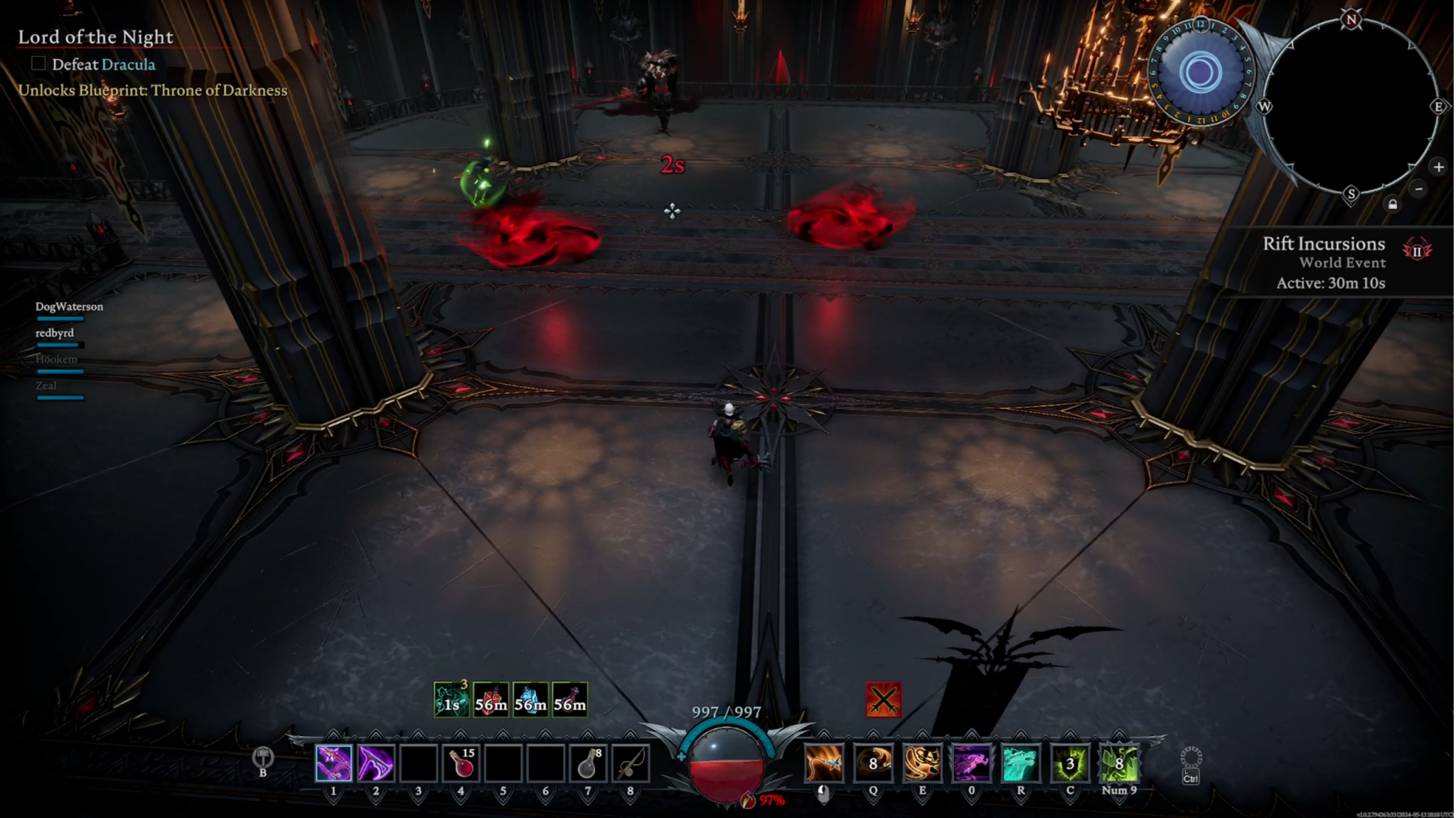Select DogWaterson in the party list
The width and height of the screenshot is (1456, 818).
click(69, 306)
